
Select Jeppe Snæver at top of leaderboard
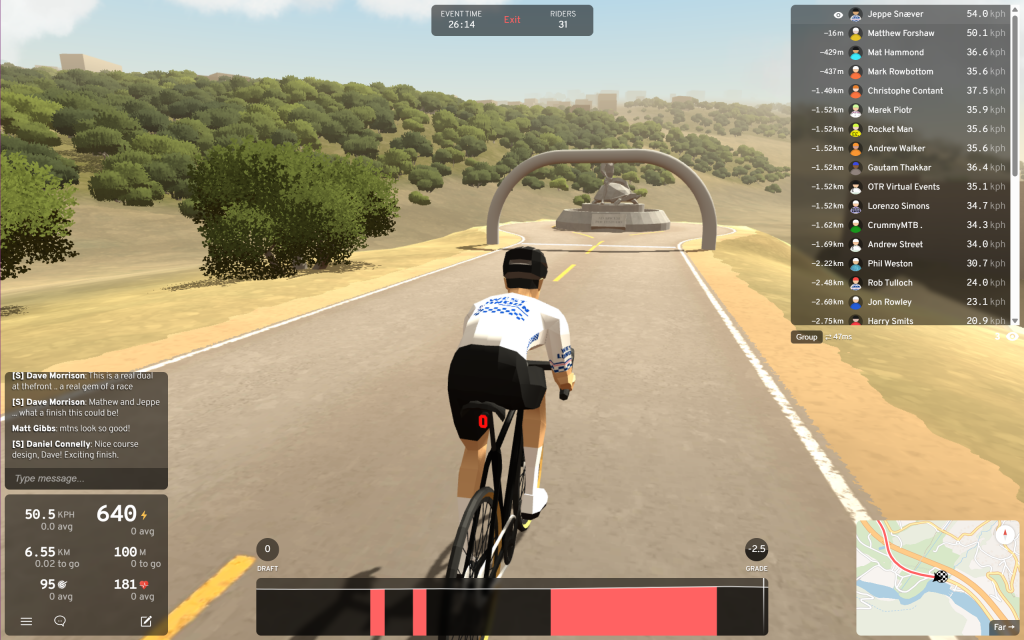[x=892, y=14]
